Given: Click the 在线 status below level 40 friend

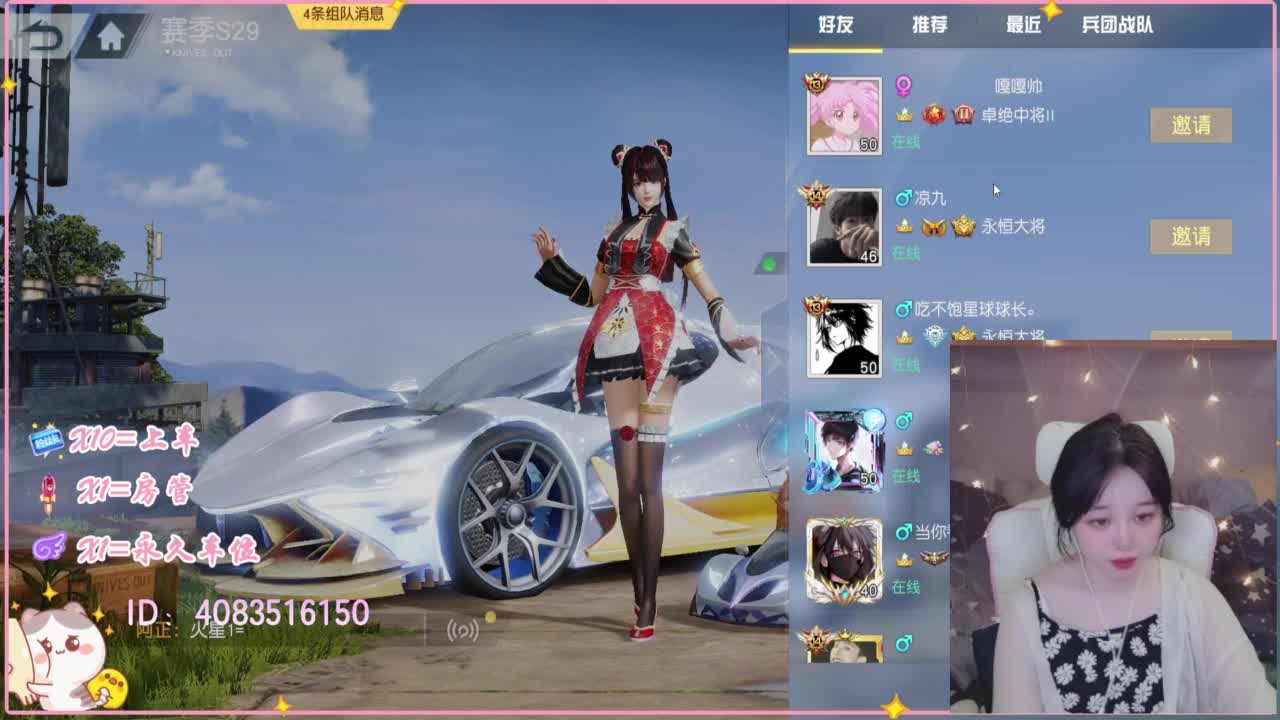Looking at the screenshot, I should [x=907, y=589].
